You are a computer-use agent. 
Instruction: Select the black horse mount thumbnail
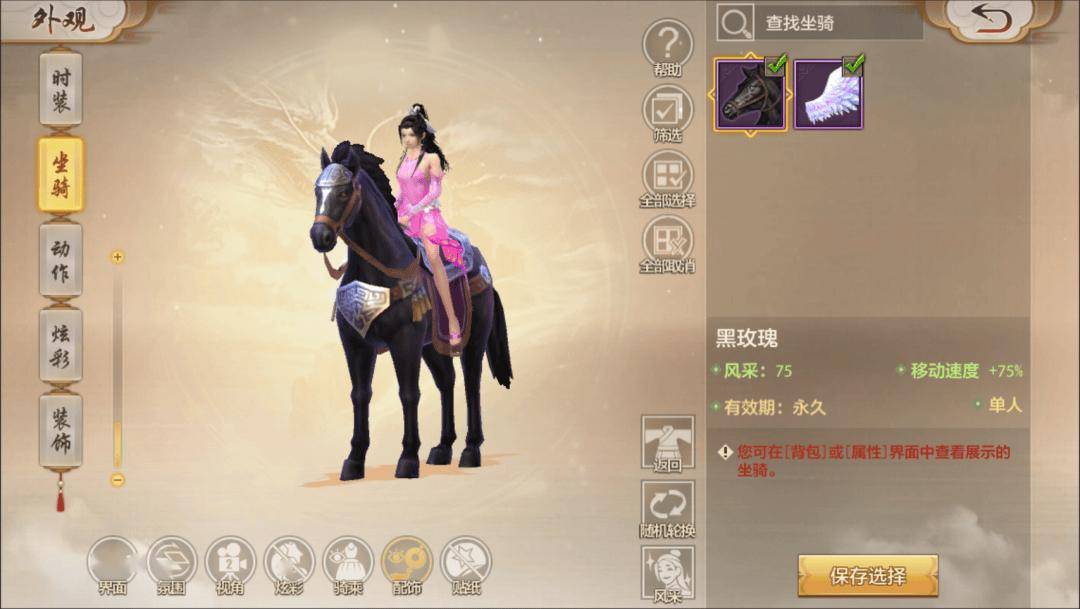click(x=750, y=93)
